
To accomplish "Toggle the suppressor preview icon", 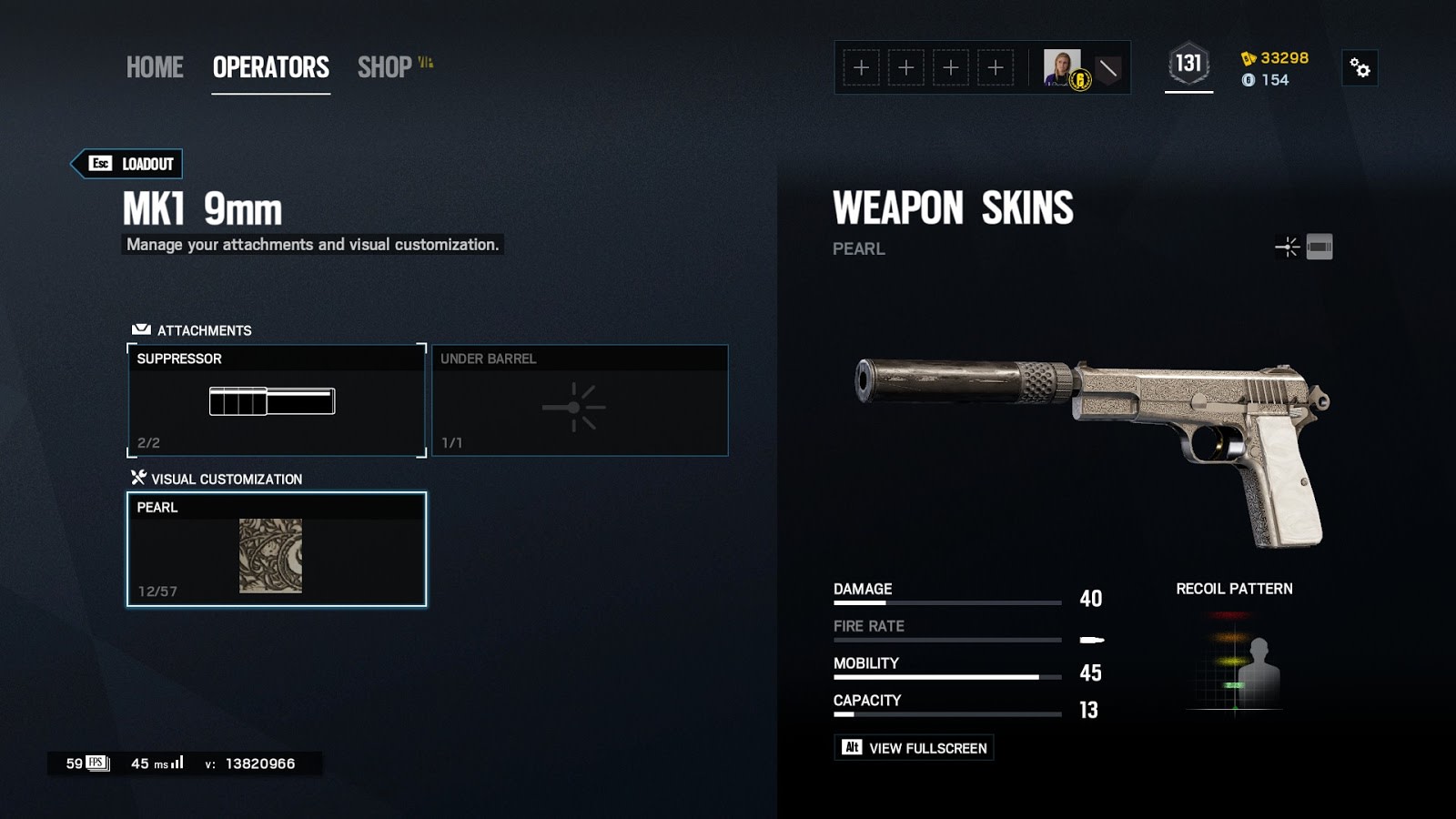I will (x=1319, y=247).
